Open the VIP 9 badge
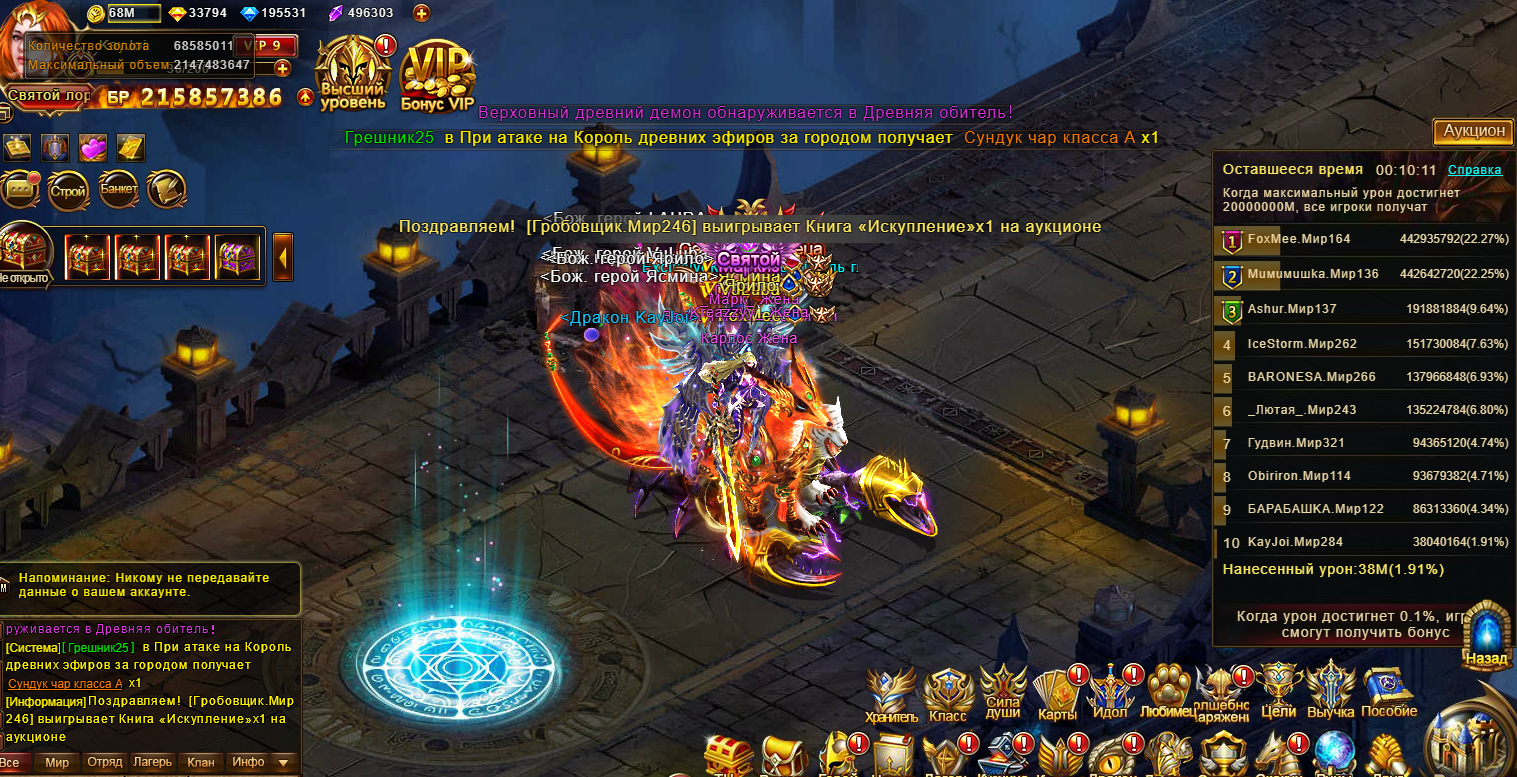This screenshot has width=1517, height=777. [265, 46]
